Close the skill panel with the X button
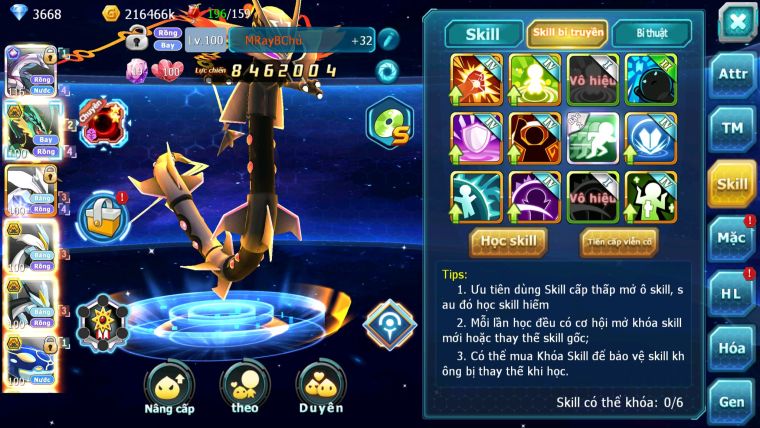The height and width of the screenshot is (428, 760). (735, 22)
